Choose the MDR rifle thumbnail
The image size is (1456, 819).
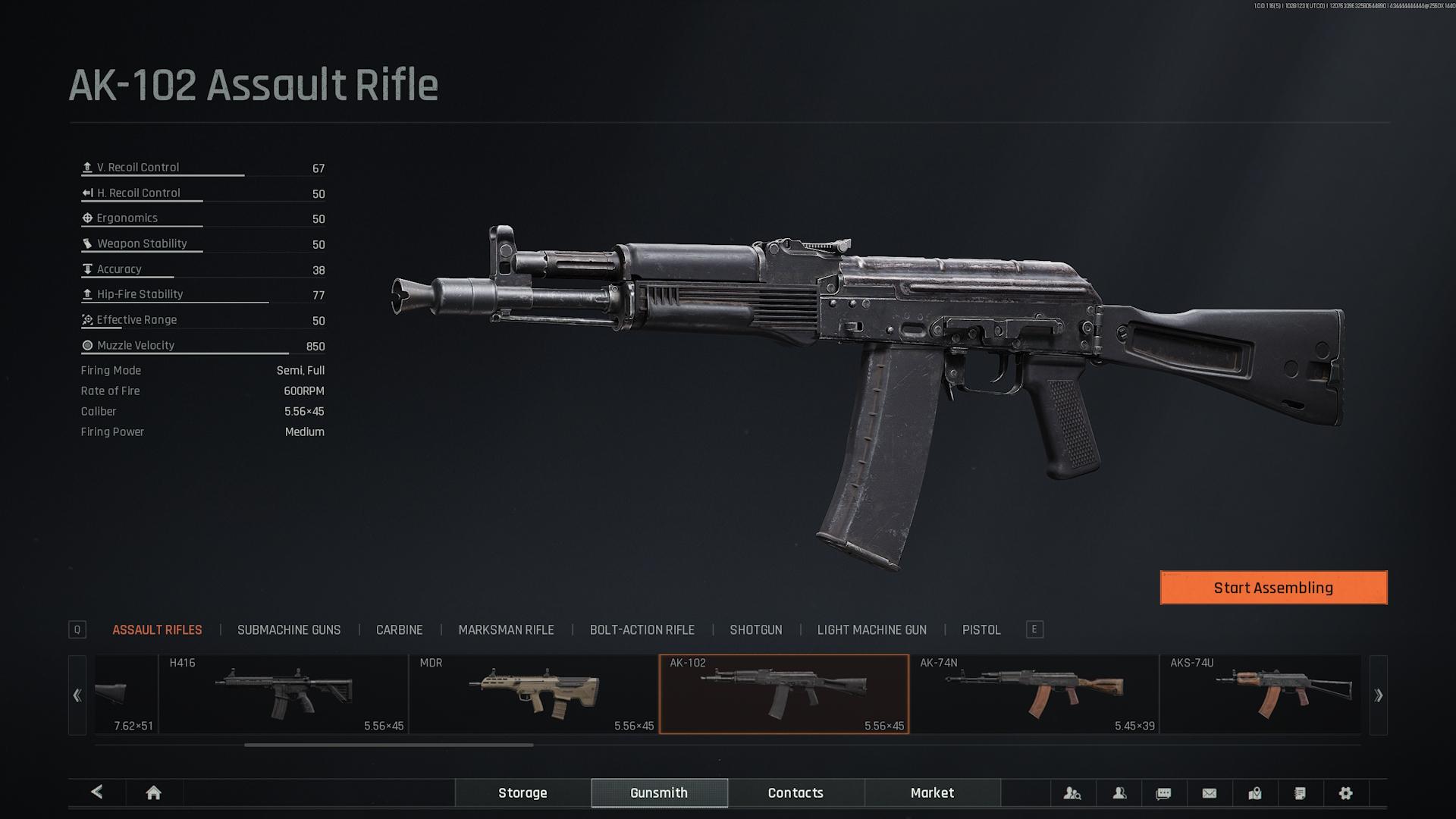[x=534, y=695]
